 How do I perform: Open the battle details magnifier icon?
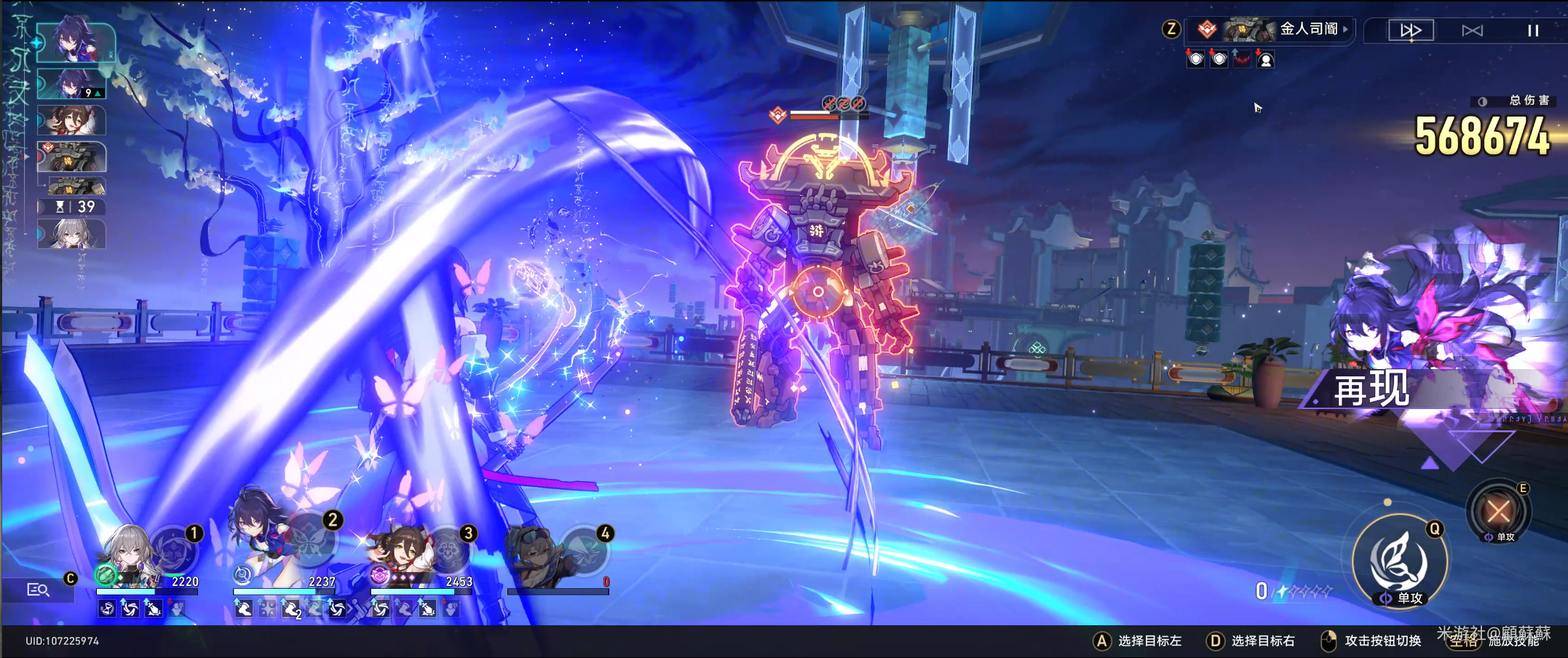[x=38, y=590]
